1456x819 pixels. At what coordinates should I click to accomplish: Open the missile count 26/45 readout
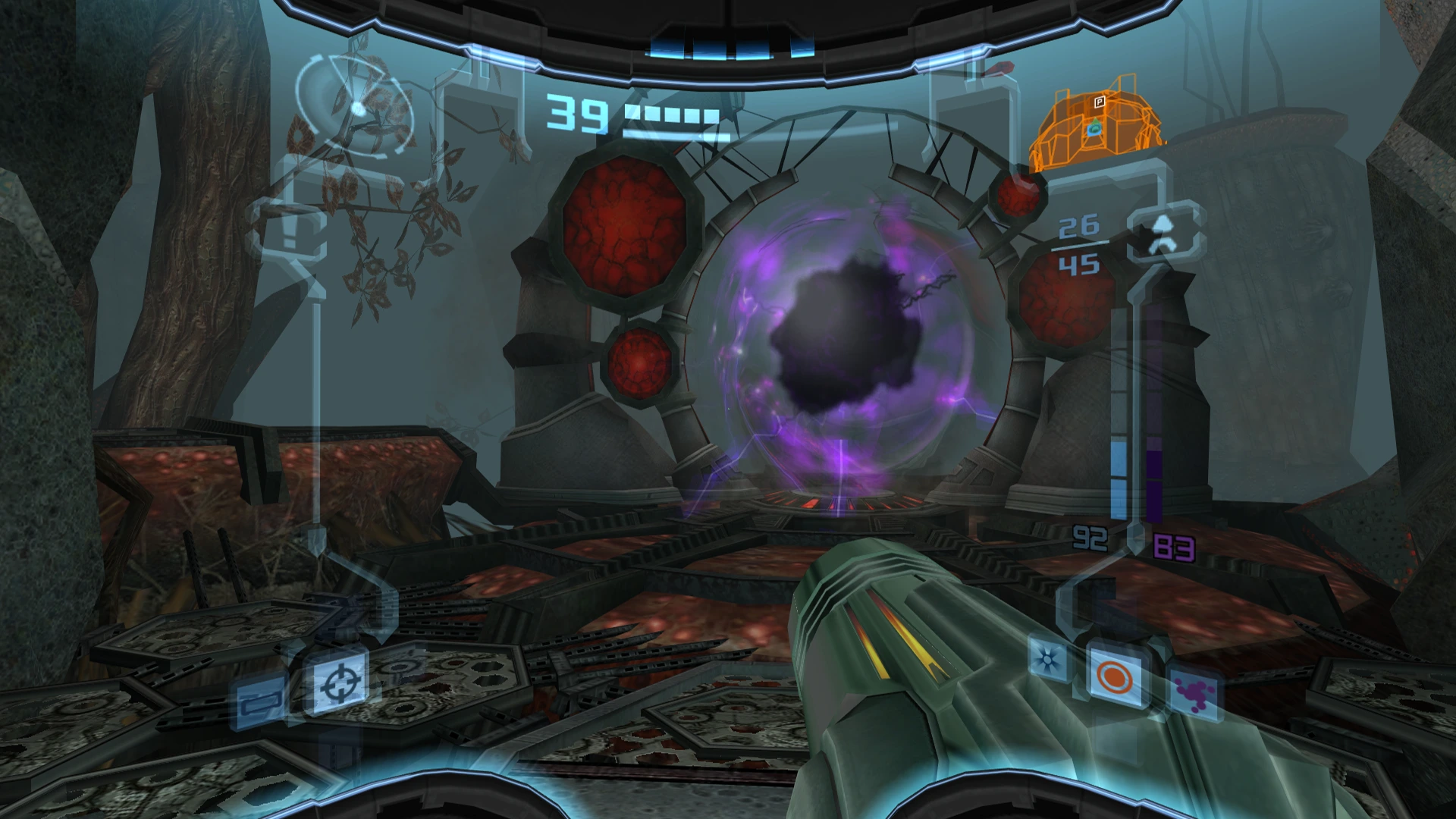coord(1081,246)
